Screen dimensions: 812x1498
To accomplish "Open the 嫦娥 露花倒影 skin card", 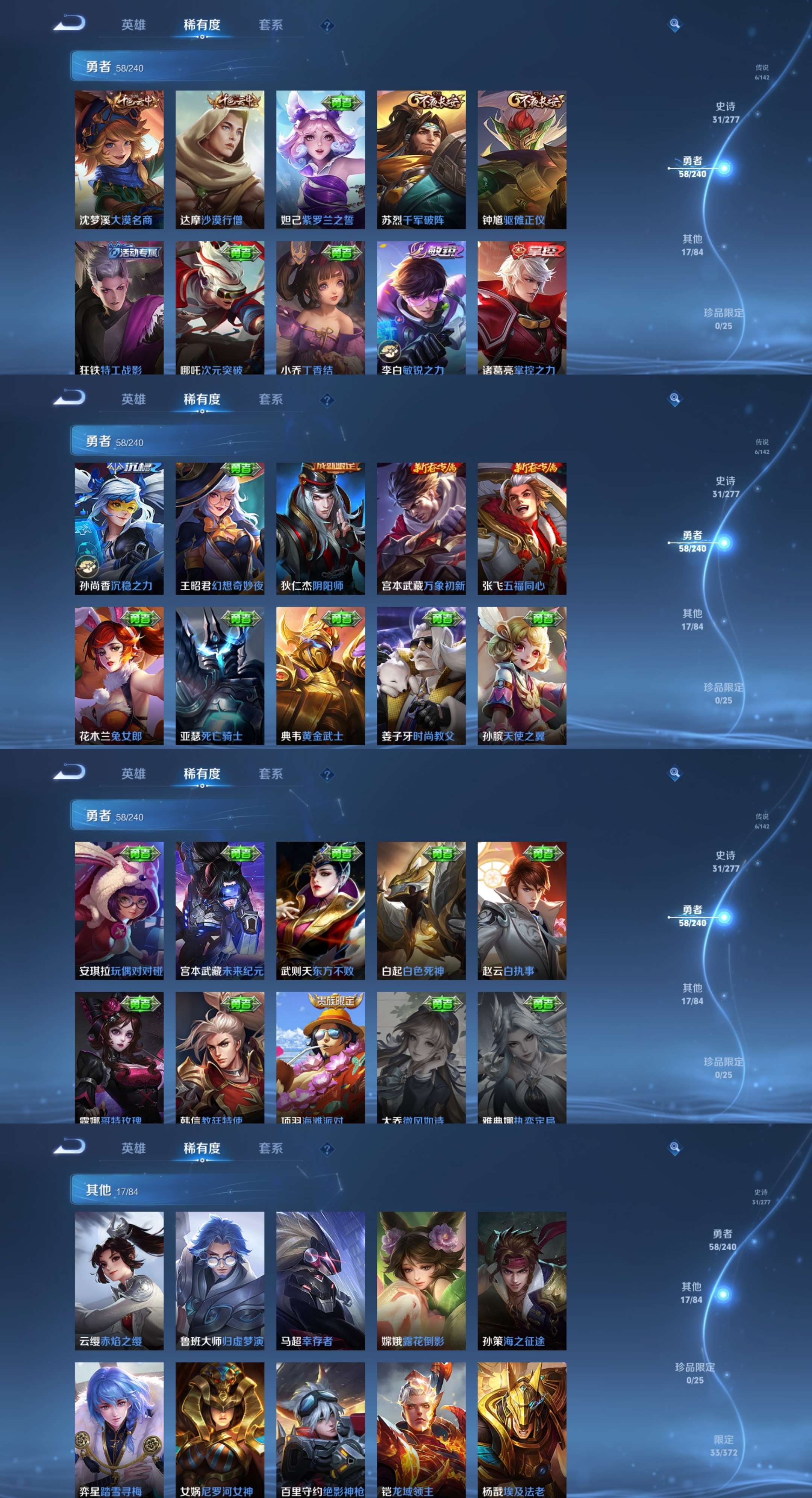I will point(421,1281).
